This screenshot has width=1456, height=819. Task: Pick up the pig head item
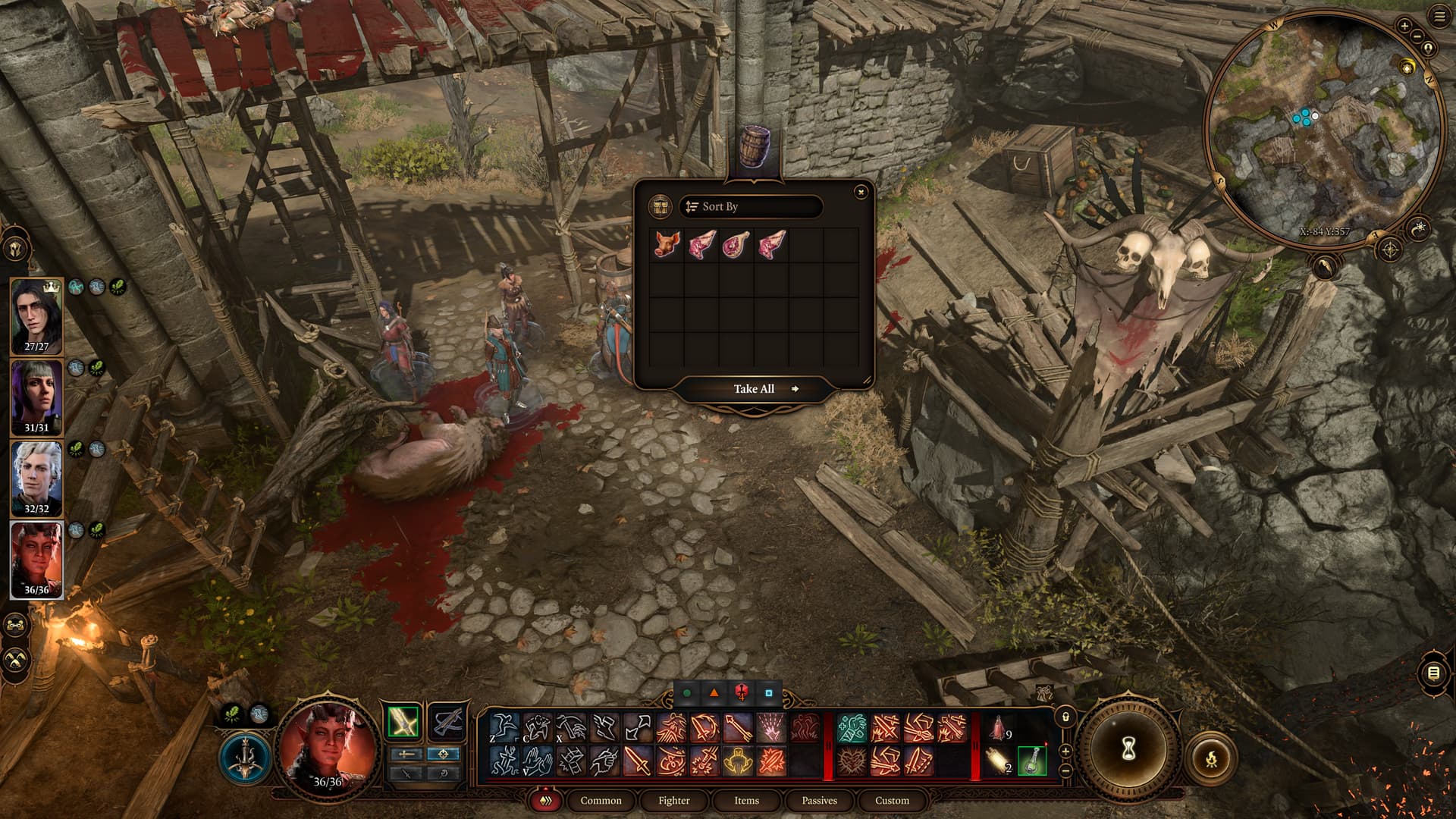tap(667, 245)
